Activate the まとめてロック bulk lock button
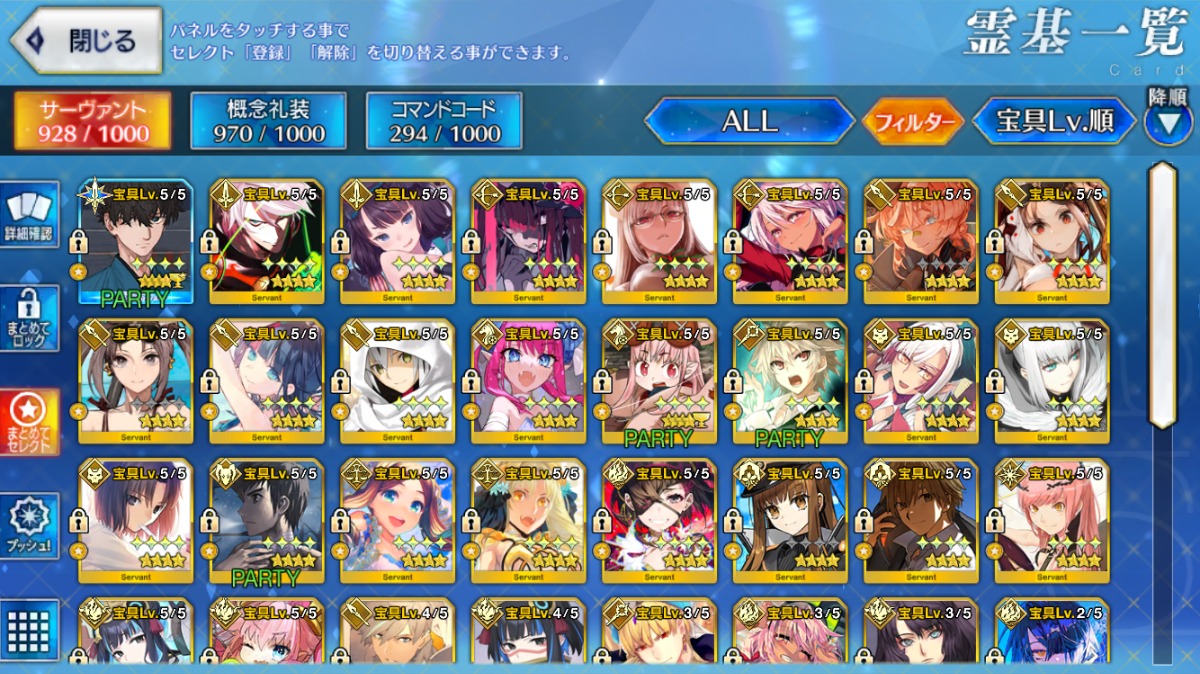 [29, 318]
